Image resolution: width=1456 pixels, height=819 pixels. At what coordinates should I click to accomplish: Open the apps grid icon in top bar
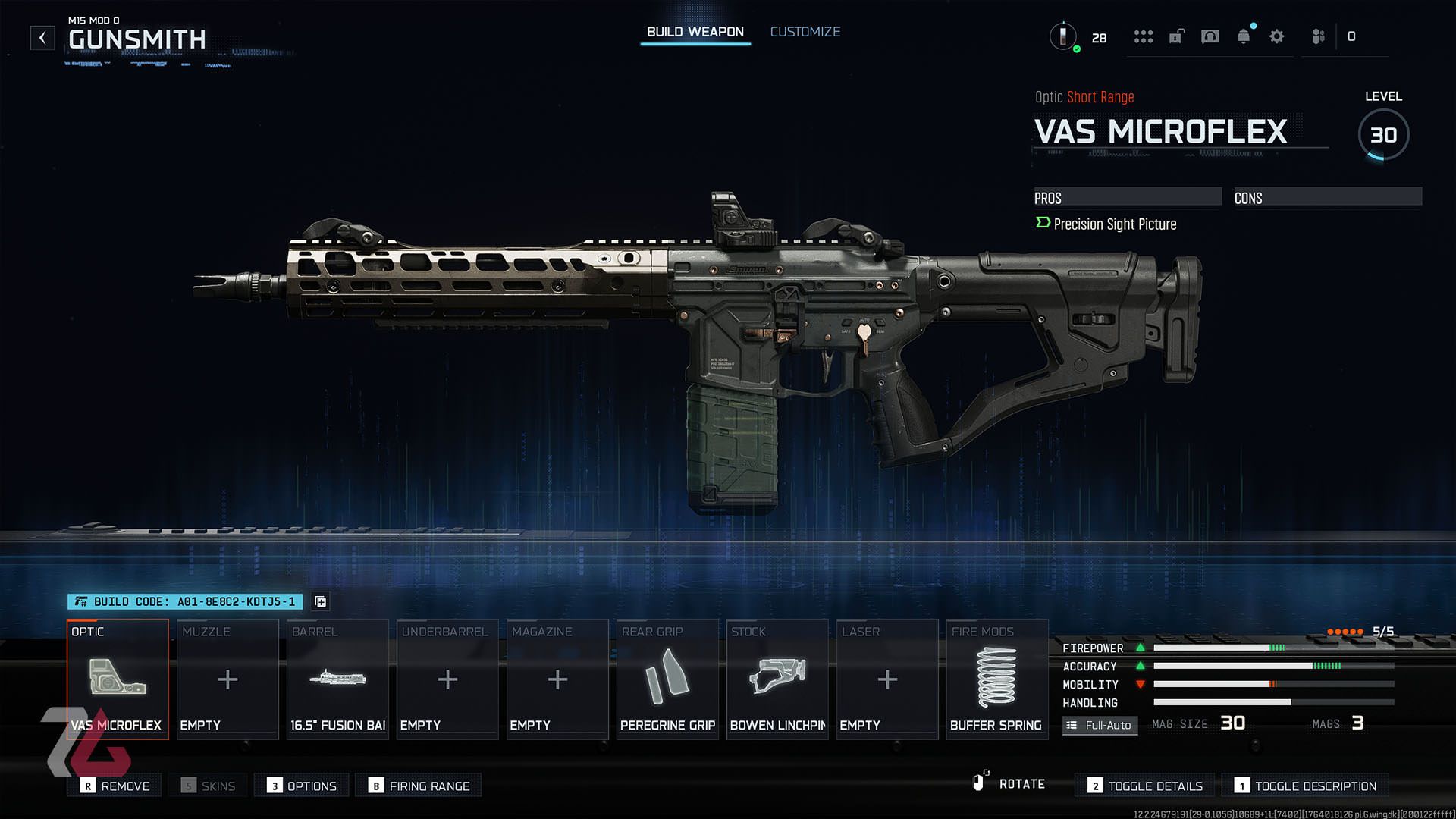pos(1143,36)
